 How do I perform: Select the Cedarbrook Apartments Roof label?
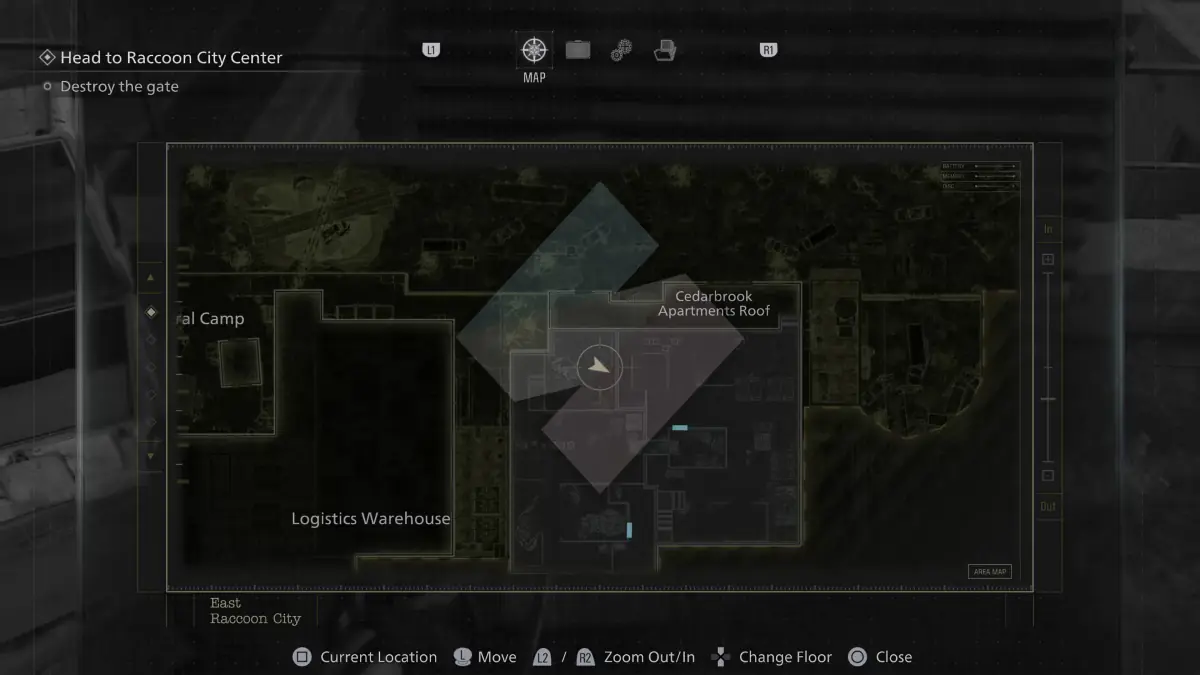tap(714, 304)
